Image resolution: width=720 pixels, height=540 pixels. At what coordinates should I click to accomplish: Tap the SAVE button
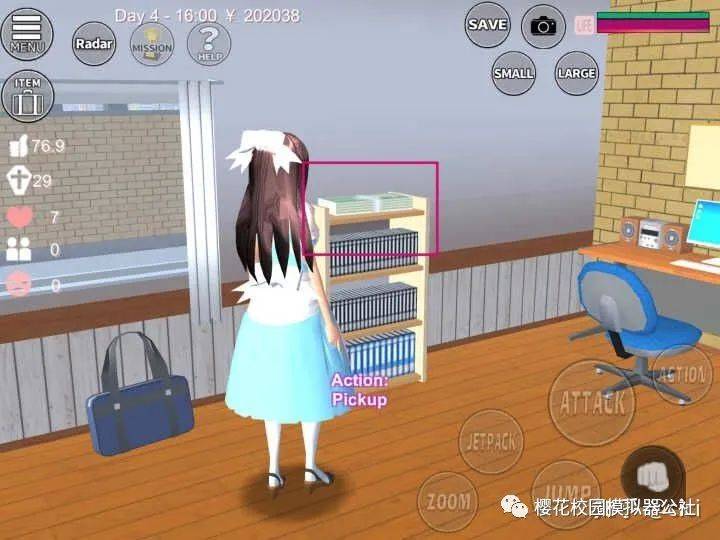pyautogui.click(x=487, y=25)
